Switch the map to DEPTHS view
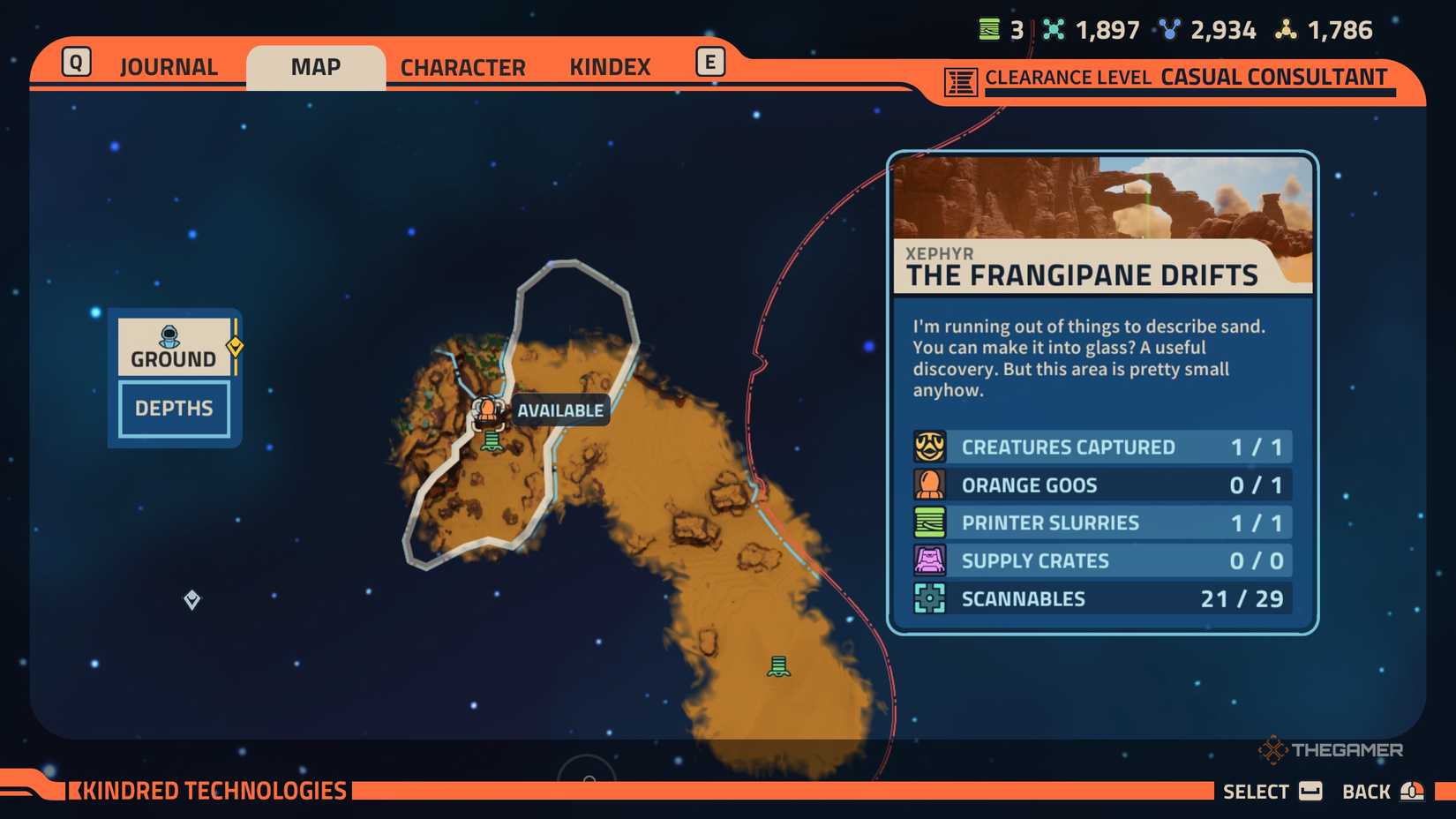Screen dimensions: 1456x819 point(173,408)
